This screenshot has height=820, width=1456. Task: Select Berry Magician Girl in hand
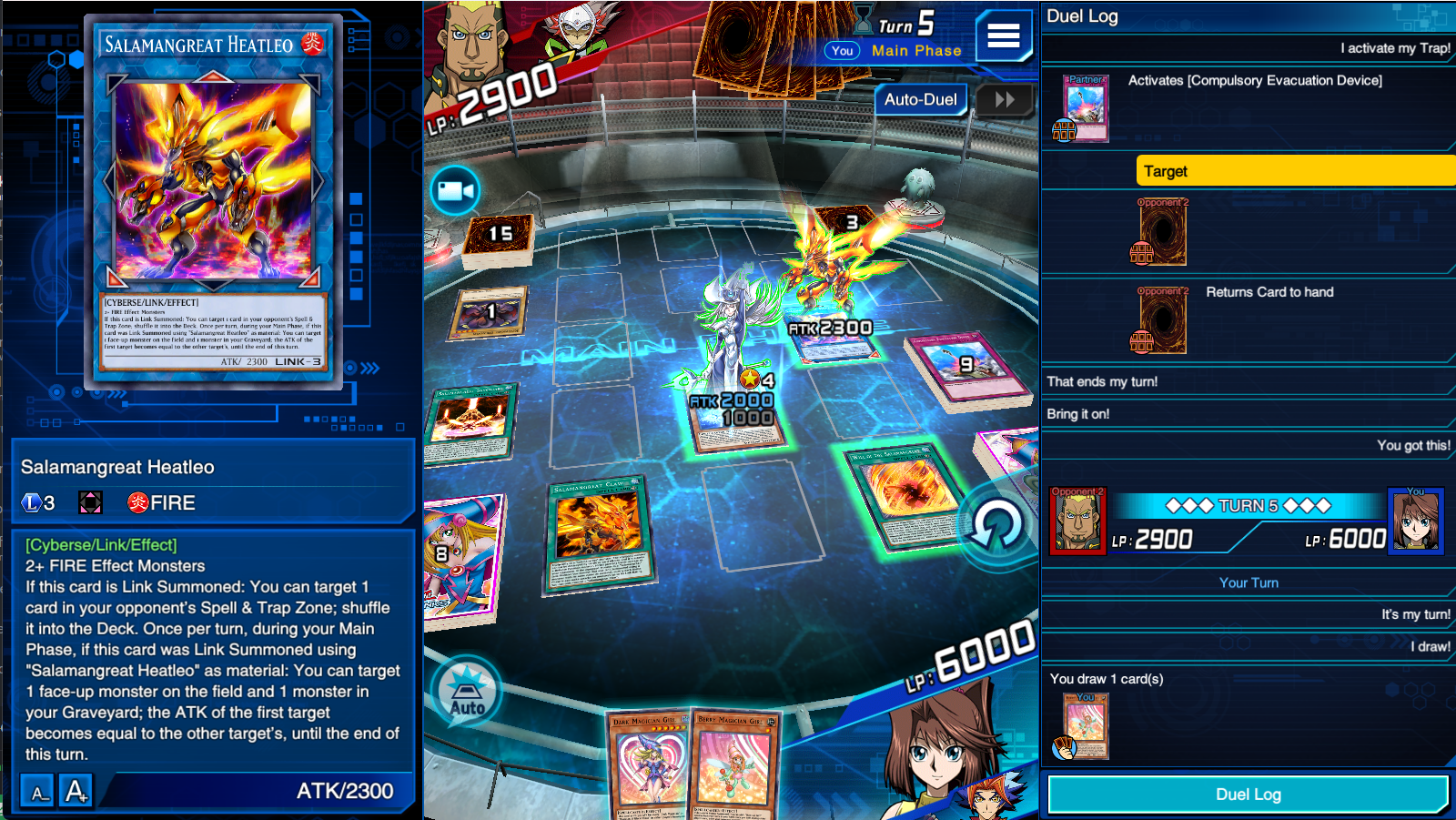pos(734,764)
